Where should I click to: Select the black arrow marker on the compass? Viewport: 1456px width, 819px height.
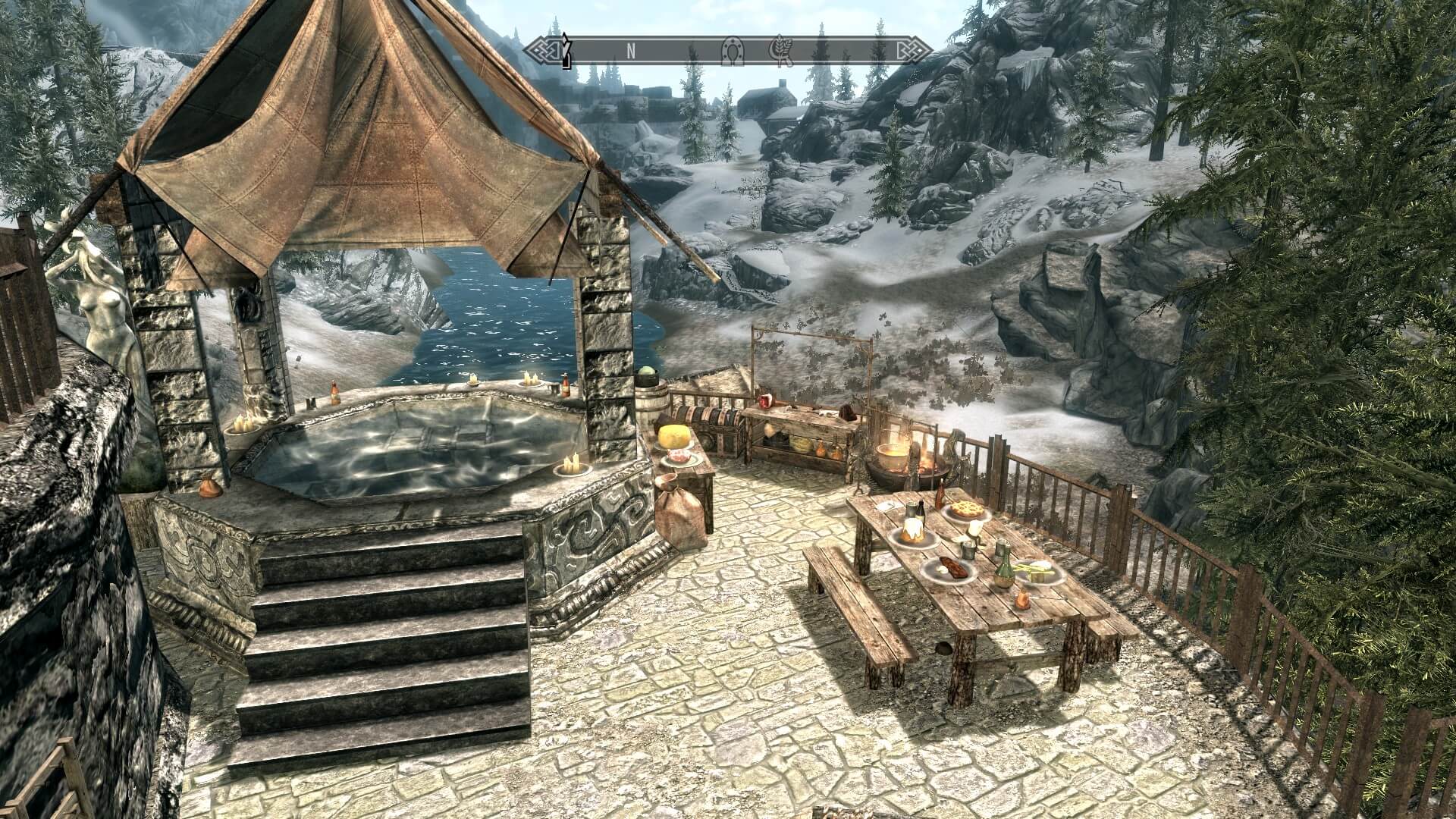pyautogui.click(x=563, y=50)
